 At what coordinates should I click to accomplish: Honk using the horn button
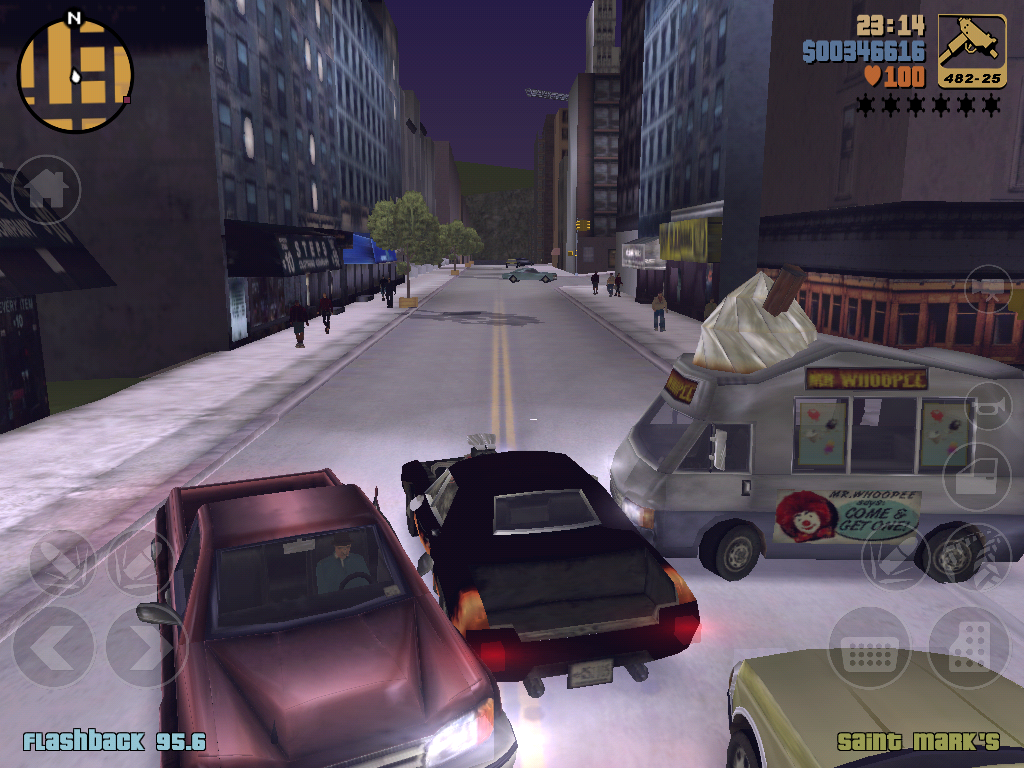(988, 406)
